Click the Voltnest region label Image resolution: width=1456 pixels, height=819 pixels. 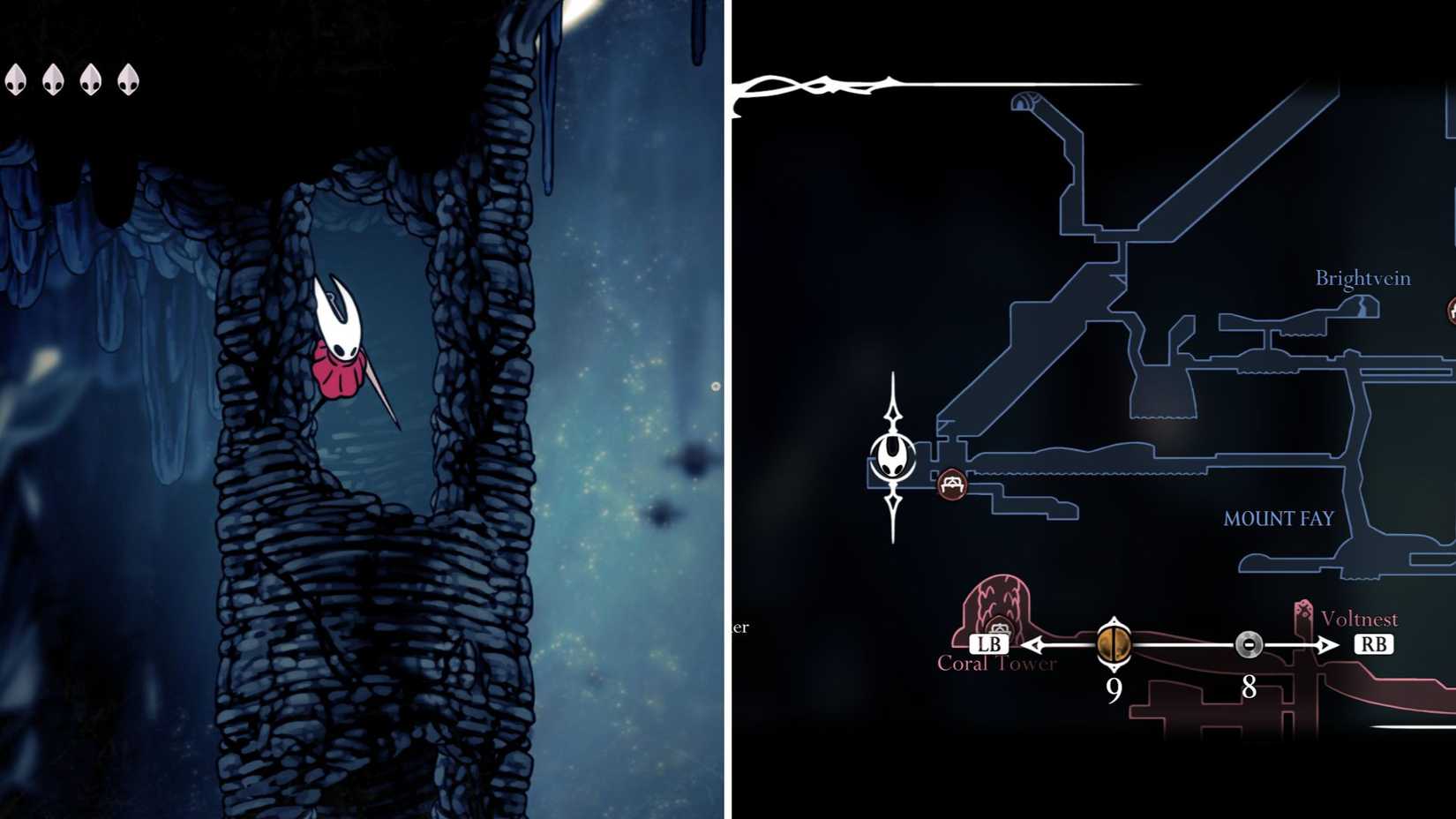coord(1360,620)
